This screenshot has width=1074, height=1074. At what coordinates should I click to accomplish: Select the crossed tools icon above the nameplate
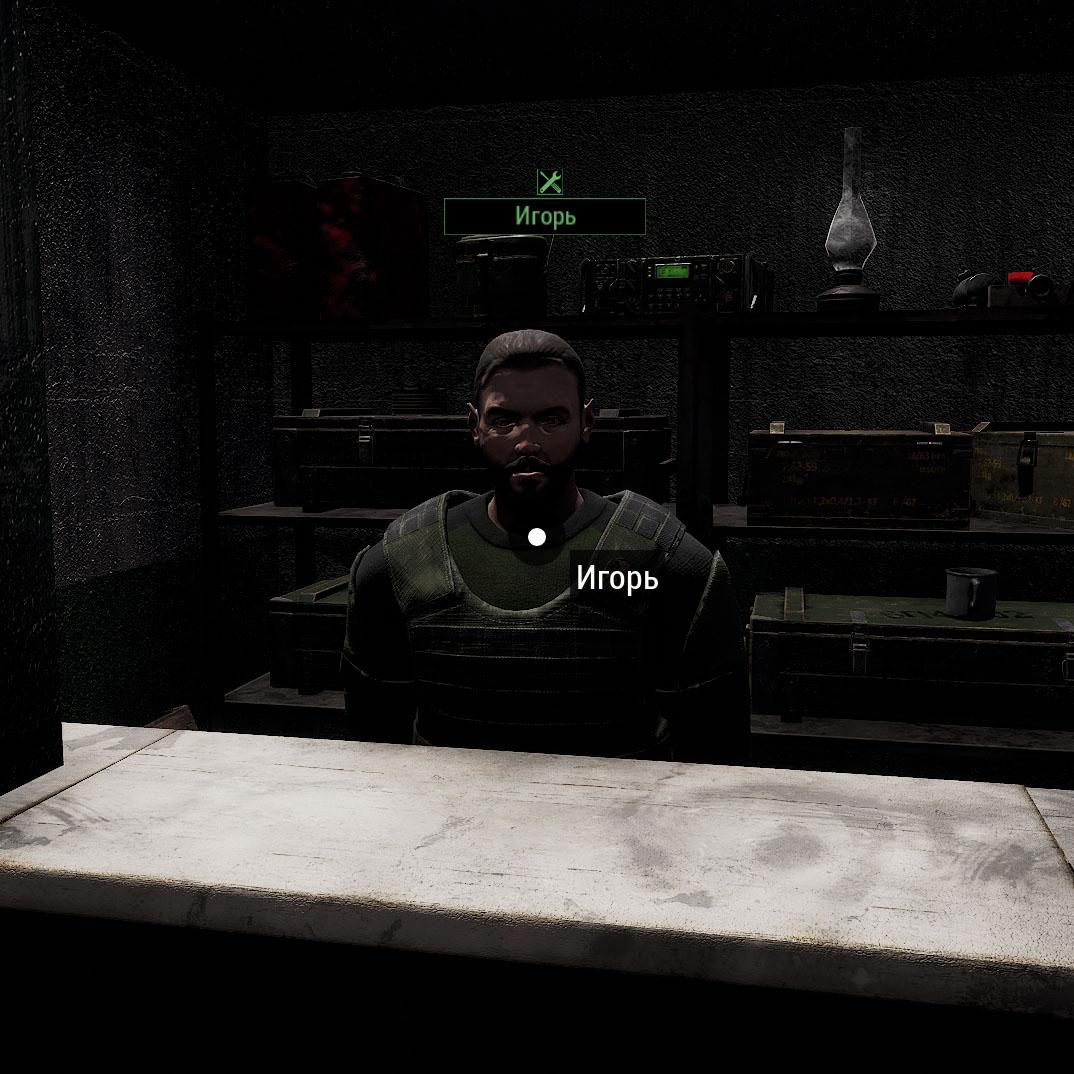pos(550,181)
